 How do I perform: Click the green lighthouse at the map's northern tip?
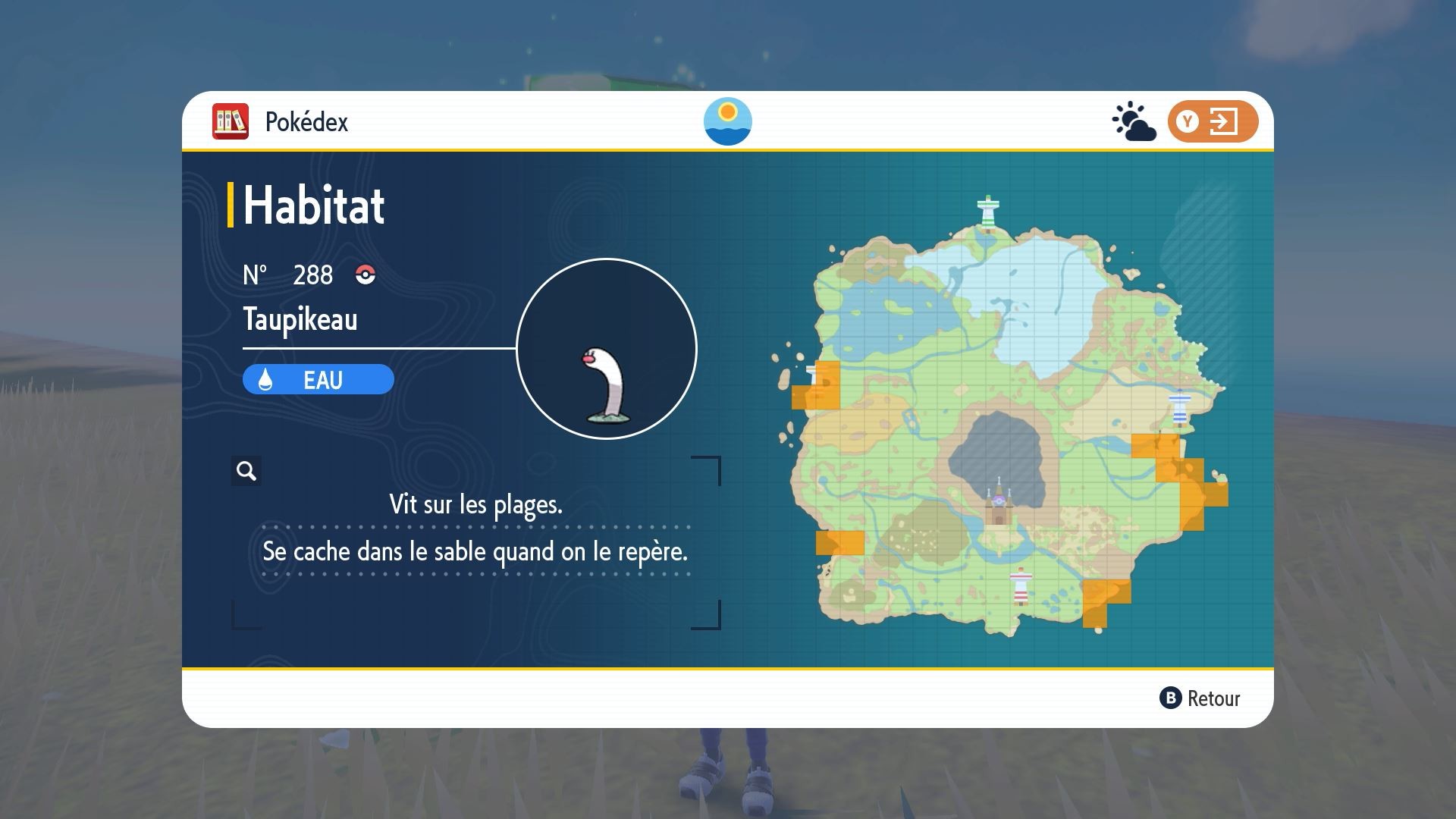click(990, 209)
